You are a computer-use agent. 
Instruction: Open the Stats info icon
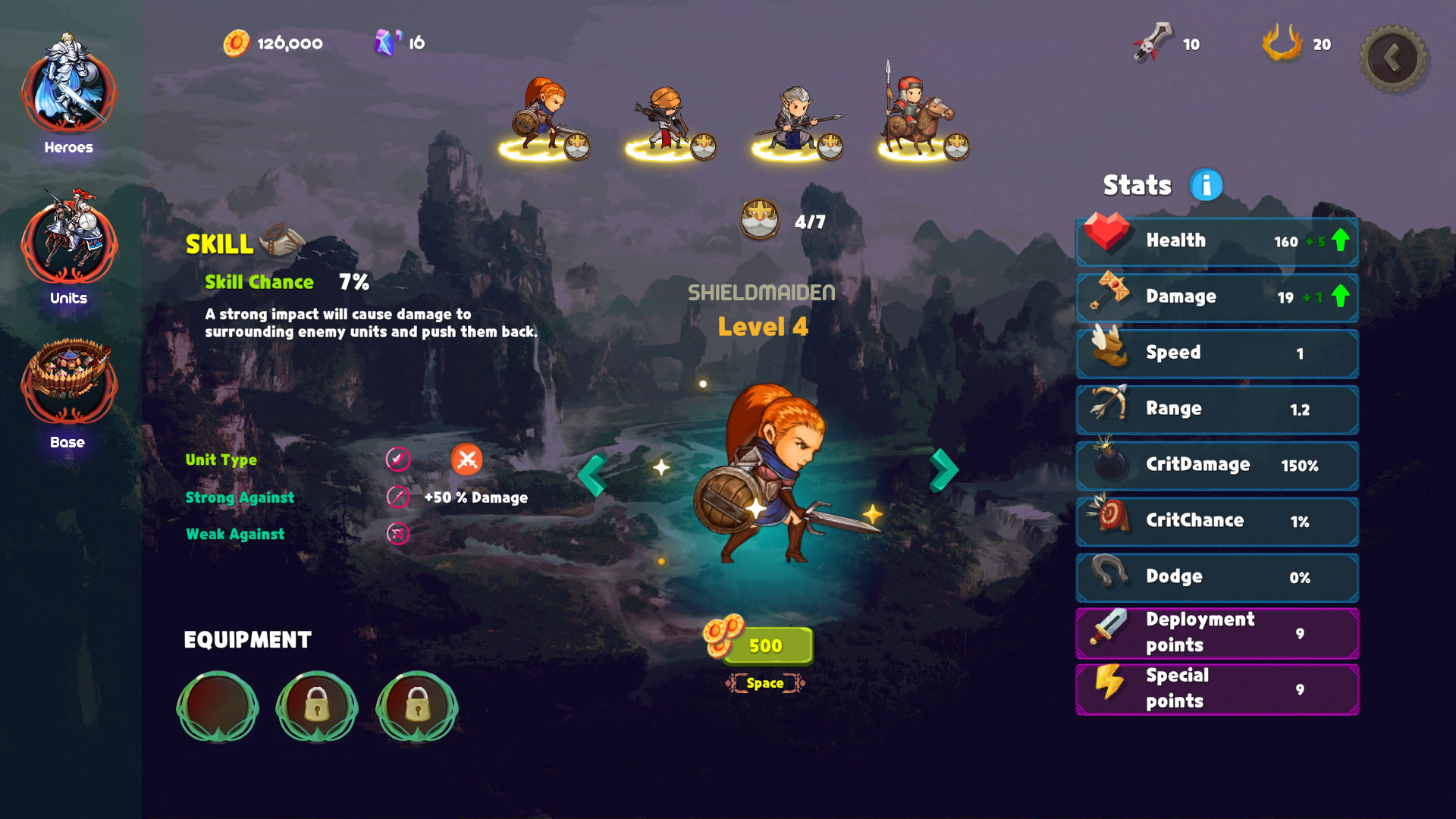[x=1205, y=184]
